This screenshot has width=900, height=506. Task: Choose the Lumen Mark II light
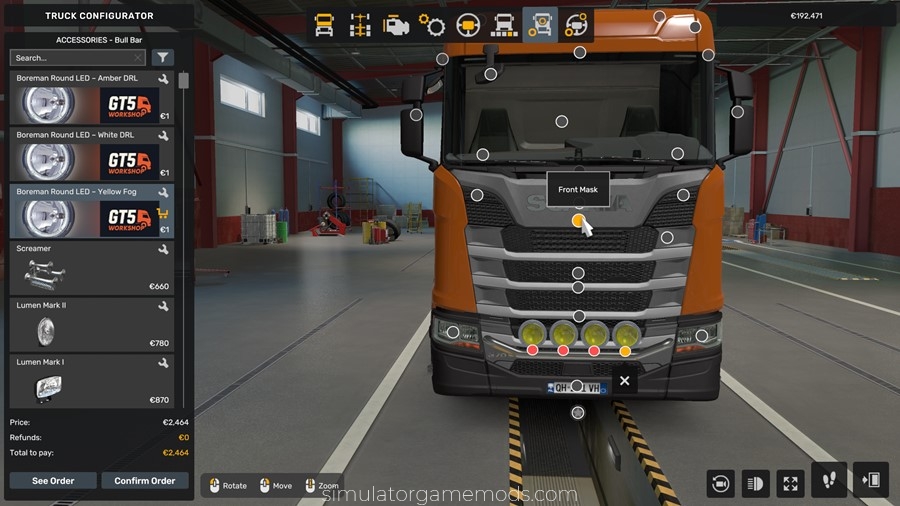point(90,324)
